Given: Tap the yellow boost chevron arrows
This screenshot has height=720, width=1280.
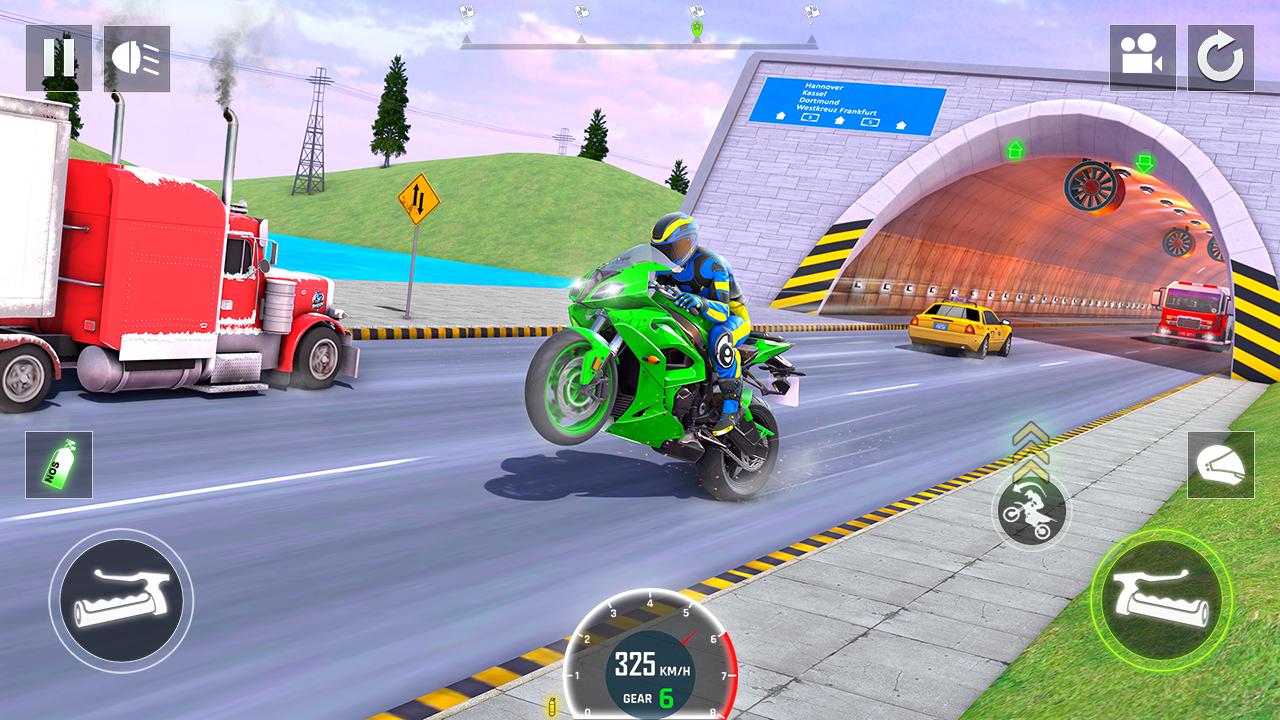Looking at the screenshot, I should (1030, 452).
